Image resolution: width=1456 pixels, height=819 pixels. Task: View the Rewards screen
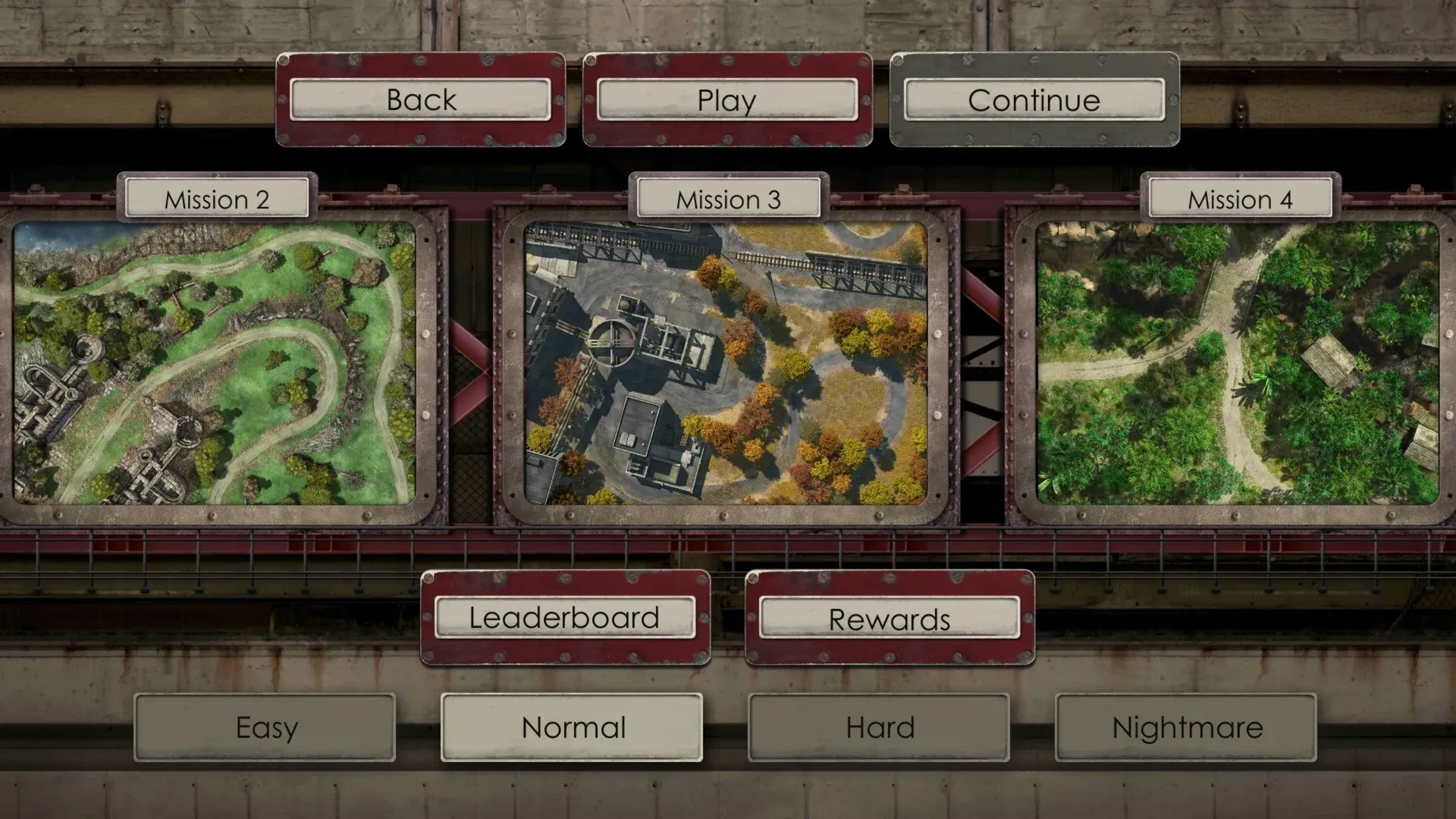click(x=890, y=620)
